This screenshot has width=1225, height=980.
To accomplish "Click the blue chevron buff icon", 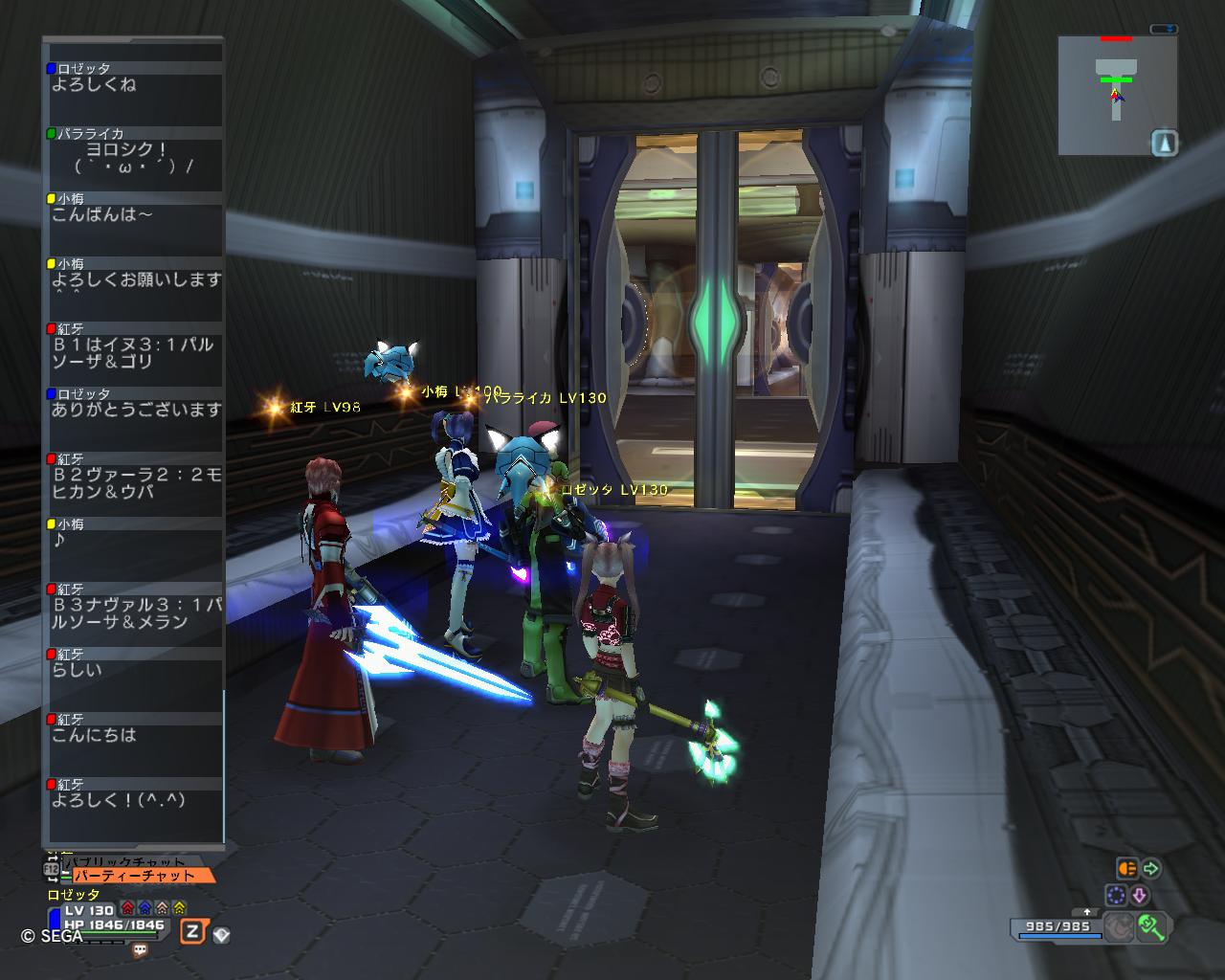I will point(145,908).
